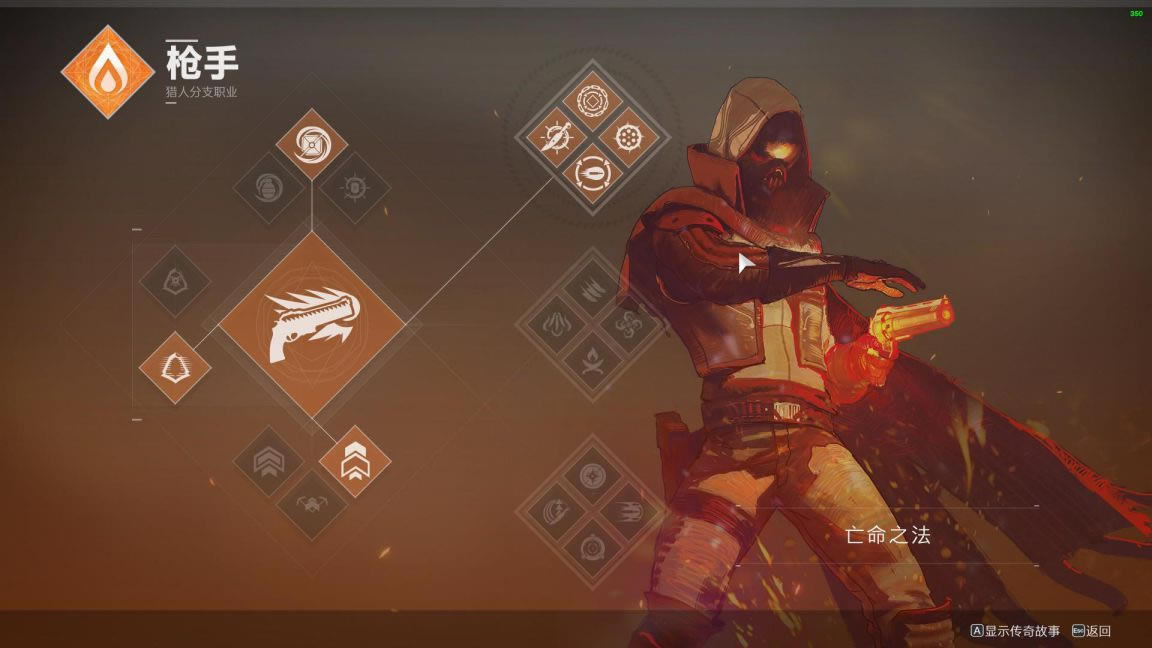Screen dimensions: 1152x648
Task: Pick the dimmed hand grenade icon
Action: (x=268, y=187)
